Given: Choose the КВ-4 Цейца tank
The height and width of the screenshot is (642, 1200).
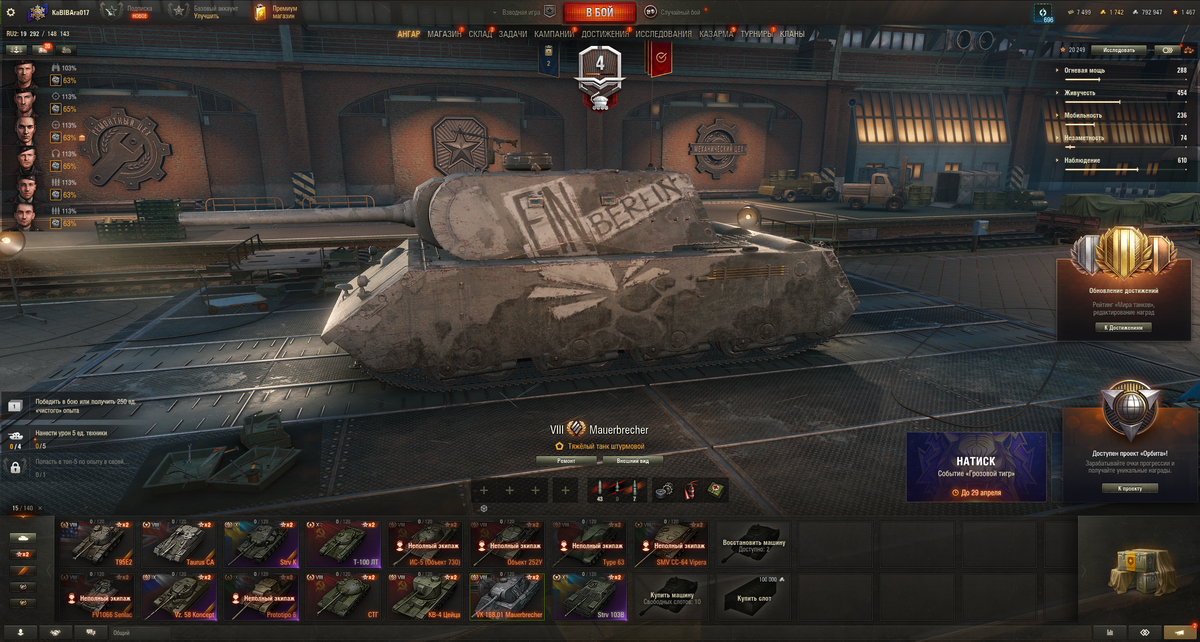Looking at the screenshot, I should [x=425, y=595].
